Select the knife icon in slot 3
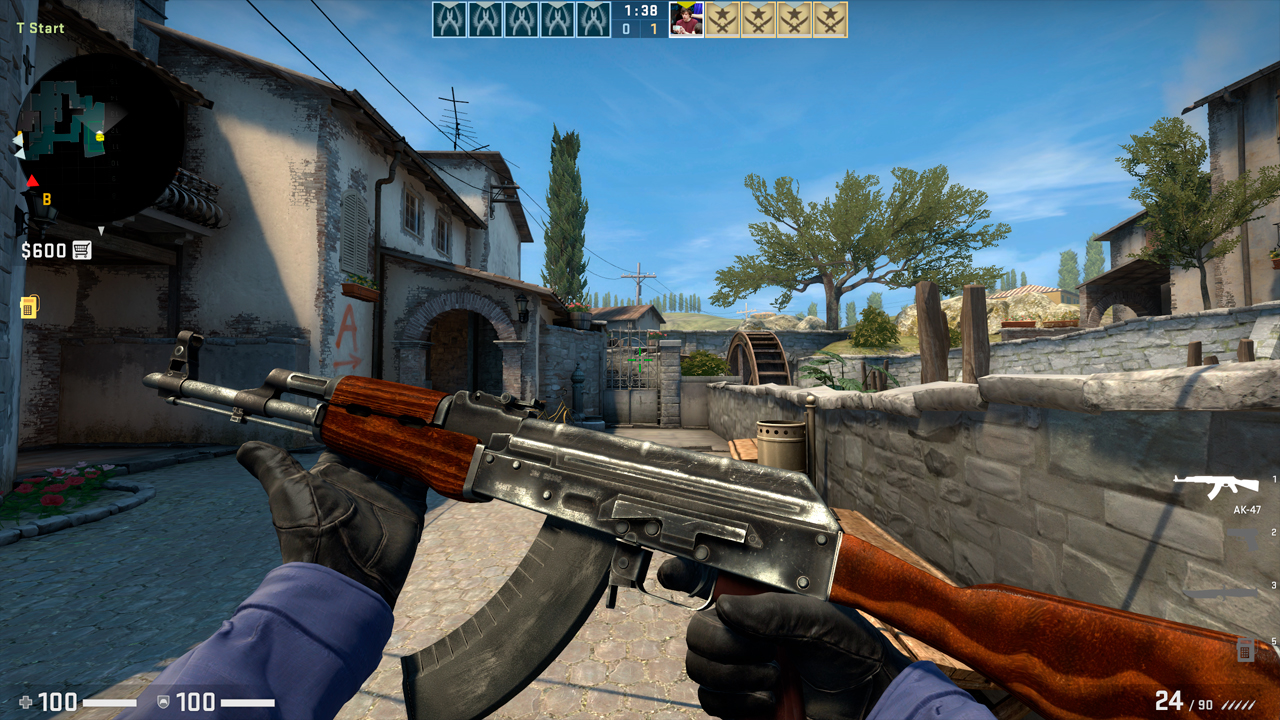 click(1222, 593)
